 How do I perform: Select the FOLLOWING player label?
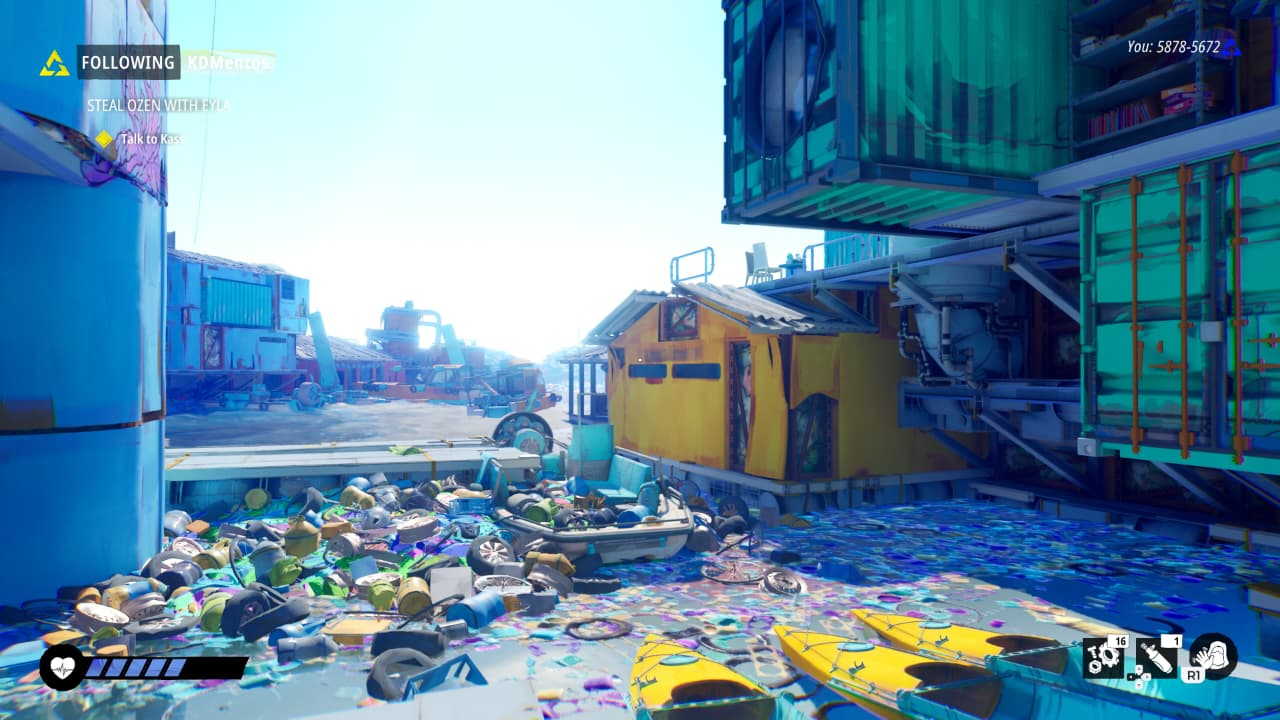pos(128,62)
